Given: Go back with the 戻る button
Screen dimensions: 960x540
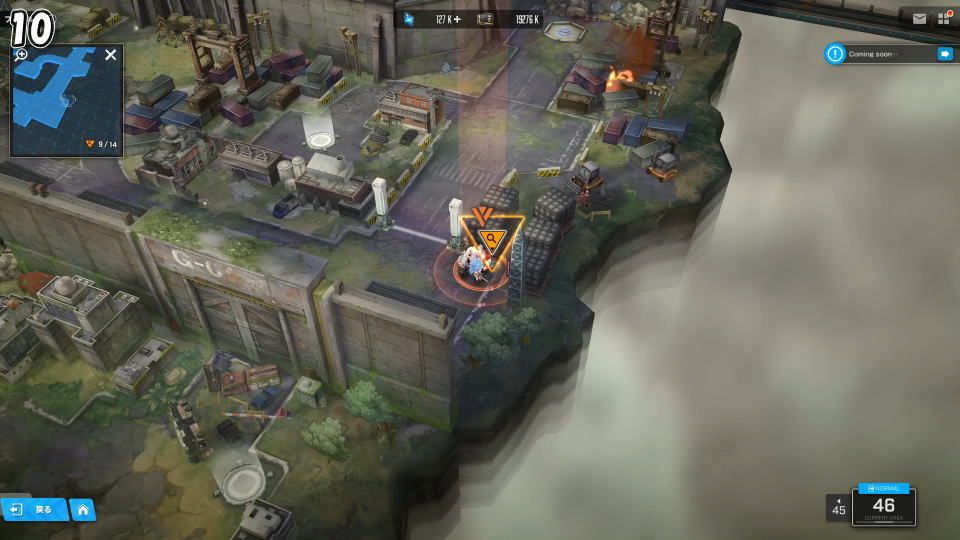Looking at the screenshot, I should (33, 510).
